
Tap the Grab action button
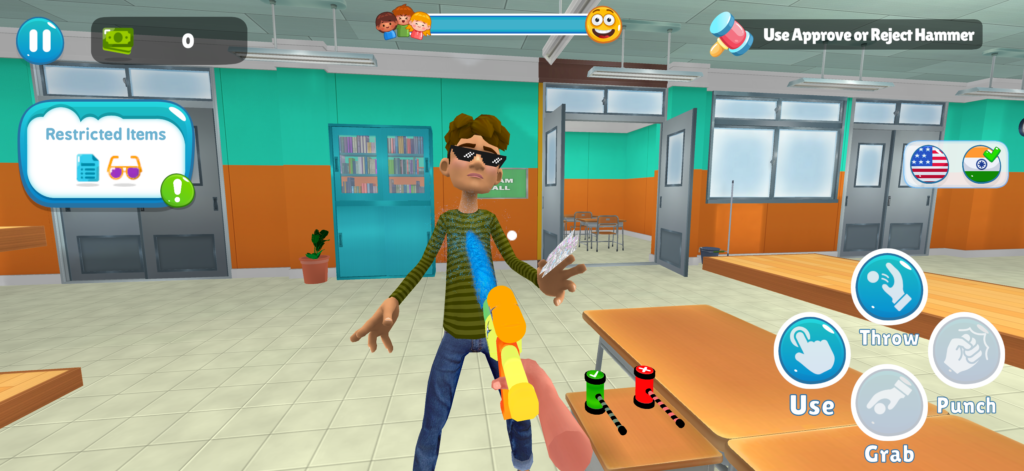[x=888, y=403]
